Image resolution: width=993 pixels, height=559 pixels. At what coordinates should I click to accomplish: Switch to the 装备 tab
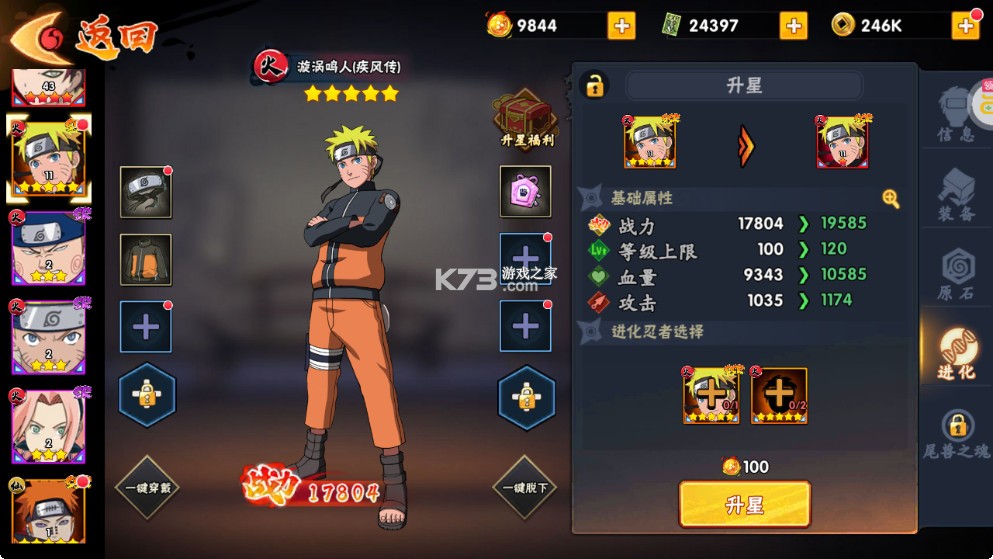click(x=955, y=195)
